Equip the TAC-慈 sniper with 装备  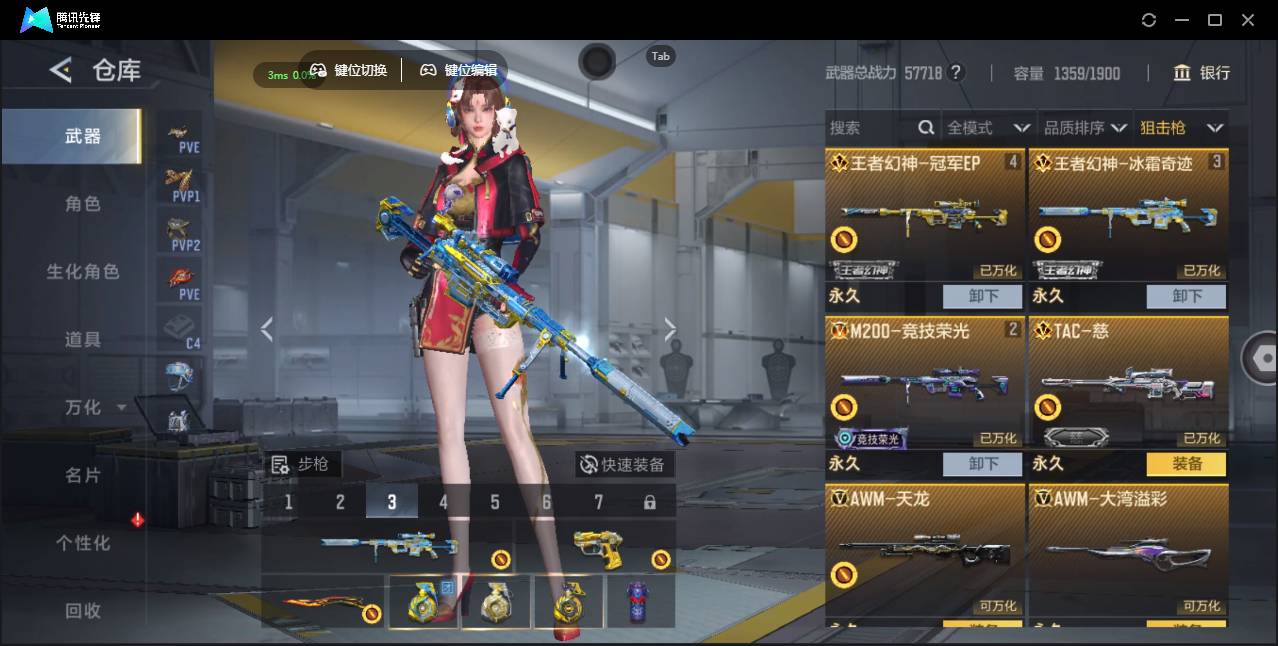pos(1187,464)
